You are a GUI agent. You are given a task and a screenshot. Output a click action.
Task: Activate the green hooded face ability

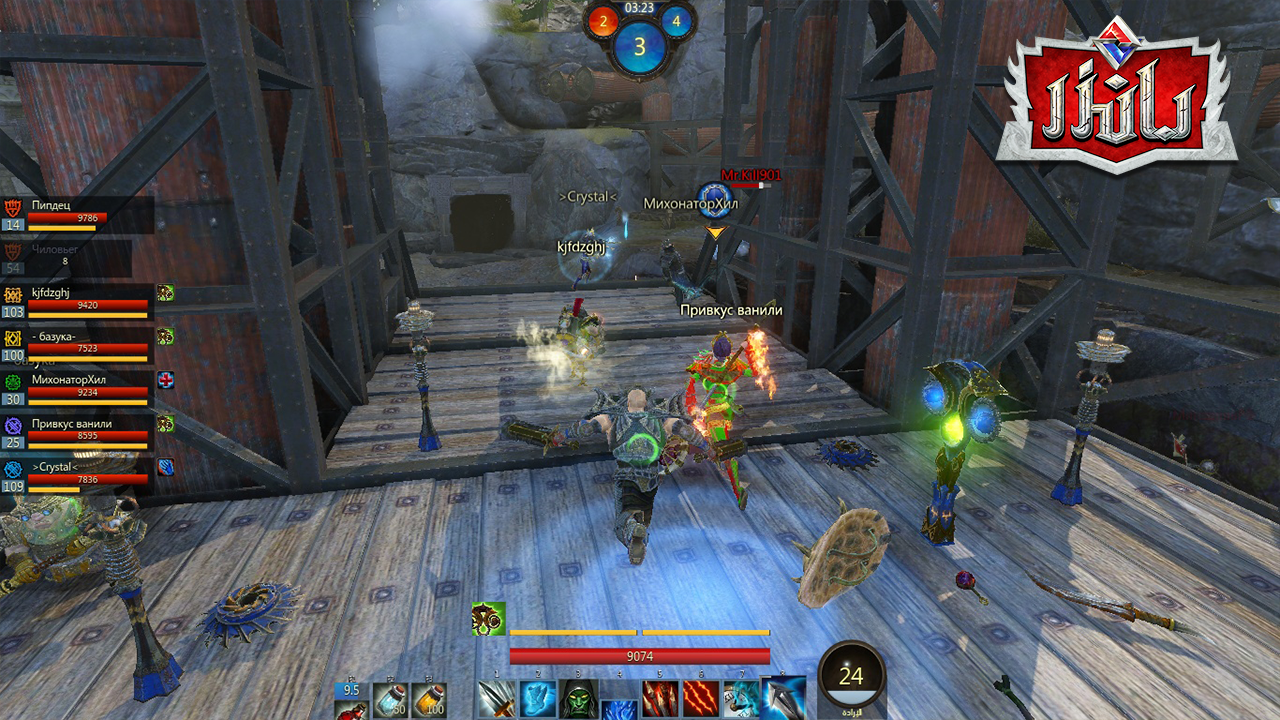pyautogui.click(x=578, y=699)
